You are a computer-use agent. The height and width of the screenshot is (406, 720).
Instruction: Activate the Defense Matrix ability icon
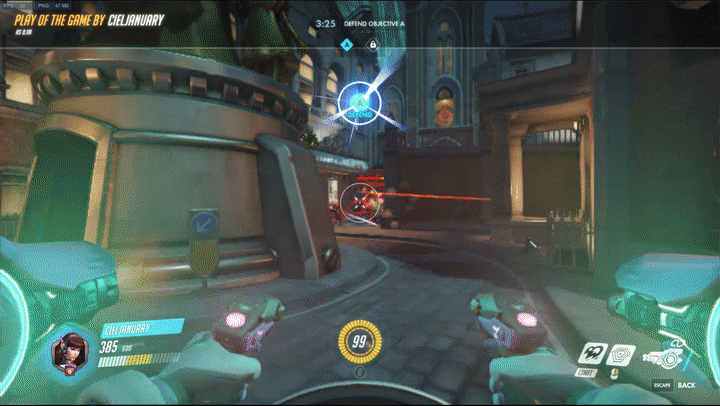tap(622, 353)
